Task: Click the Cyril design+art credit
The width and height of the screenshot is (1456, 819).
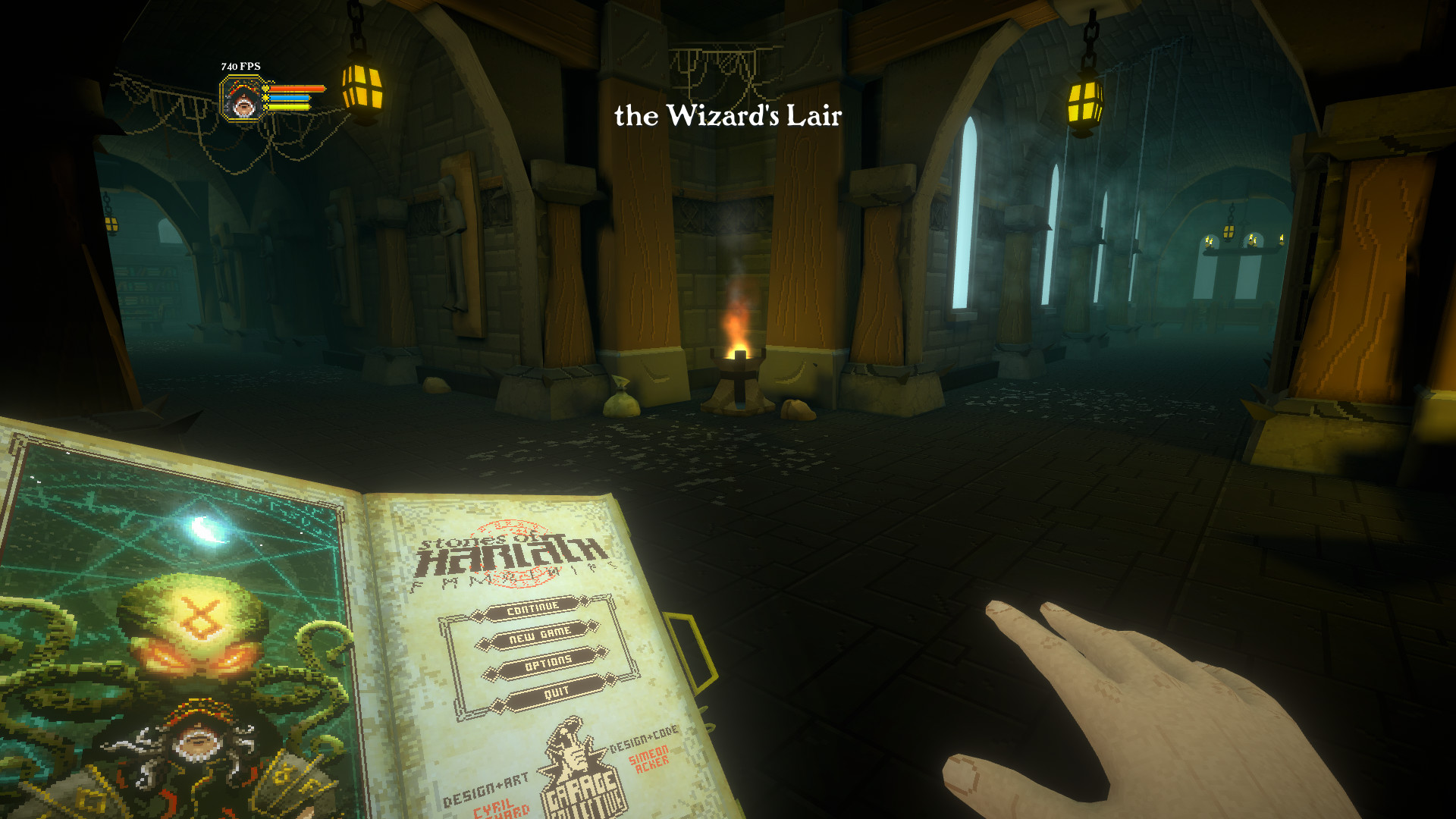Action: (494, 806)
